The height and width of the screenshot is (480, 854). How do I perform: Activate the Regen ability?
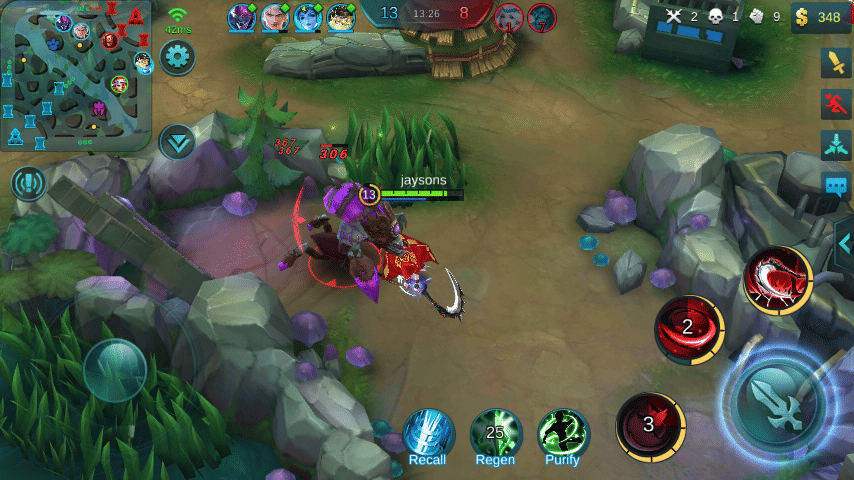[496, 434]
